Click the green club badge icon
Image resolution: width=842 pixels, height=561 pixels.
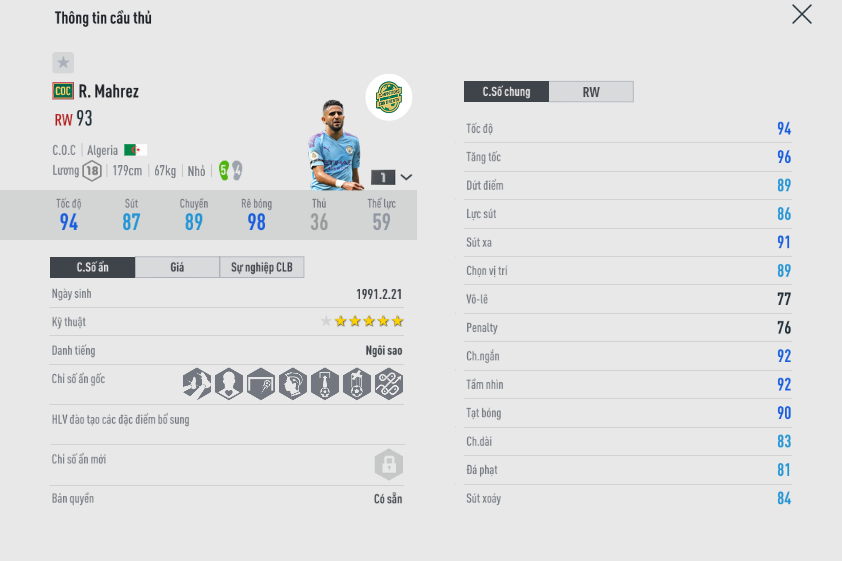[388, 98]
